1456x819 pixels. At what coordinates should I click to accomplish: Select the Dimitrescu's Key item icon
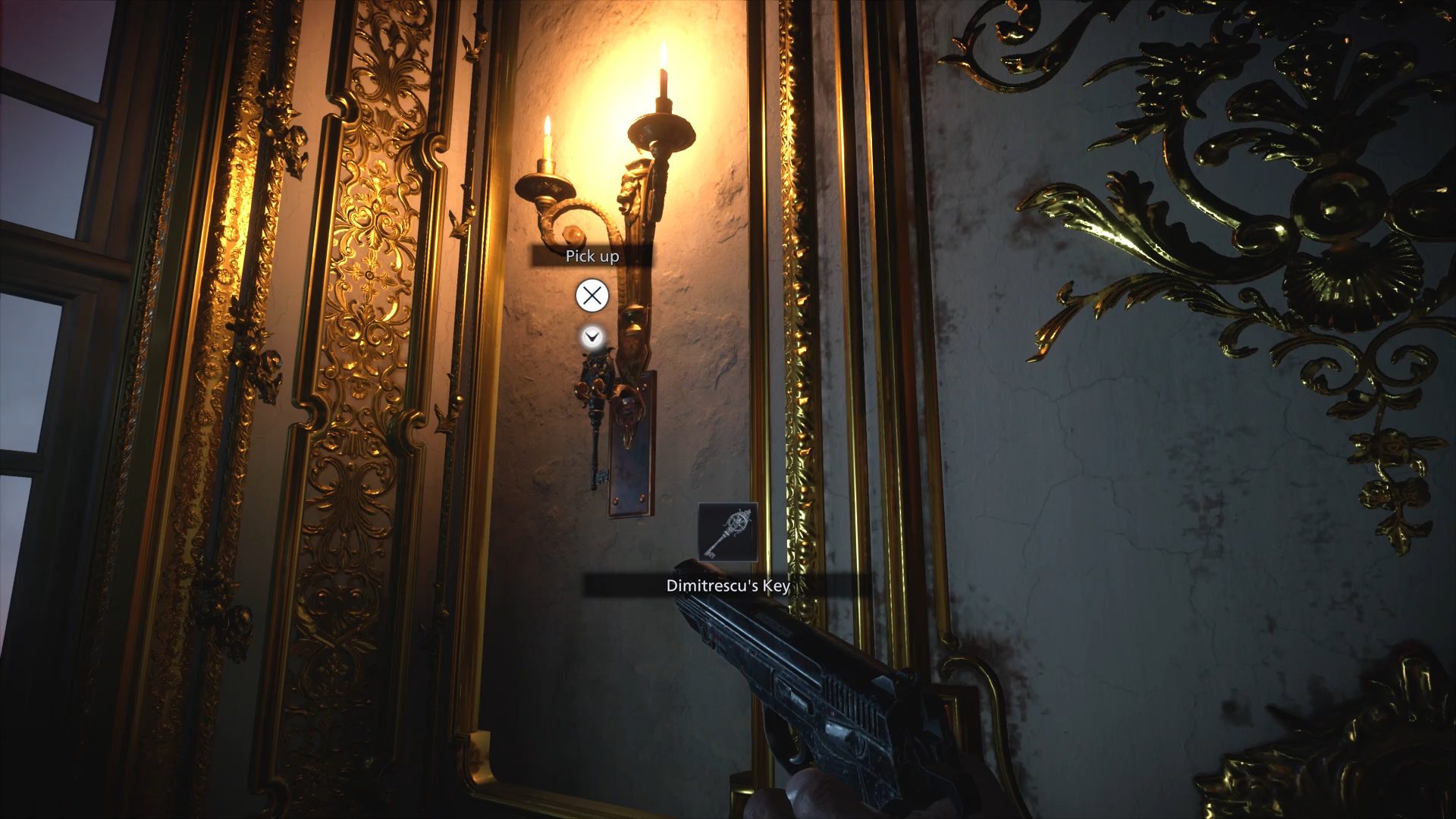tap(727, 532)
